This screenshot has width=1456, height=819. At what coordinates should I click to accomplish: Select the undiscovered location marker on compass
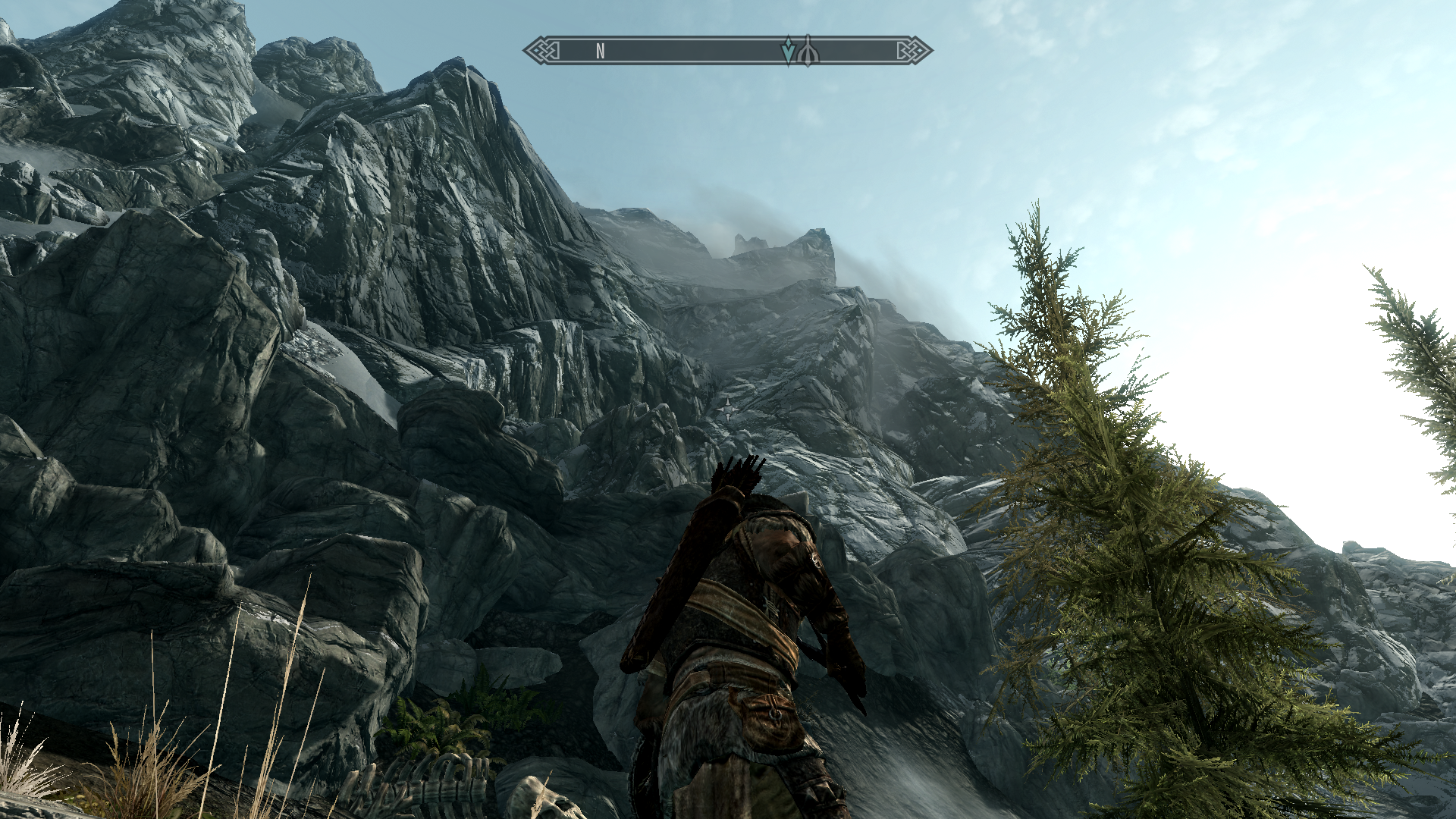coord(808,51)
